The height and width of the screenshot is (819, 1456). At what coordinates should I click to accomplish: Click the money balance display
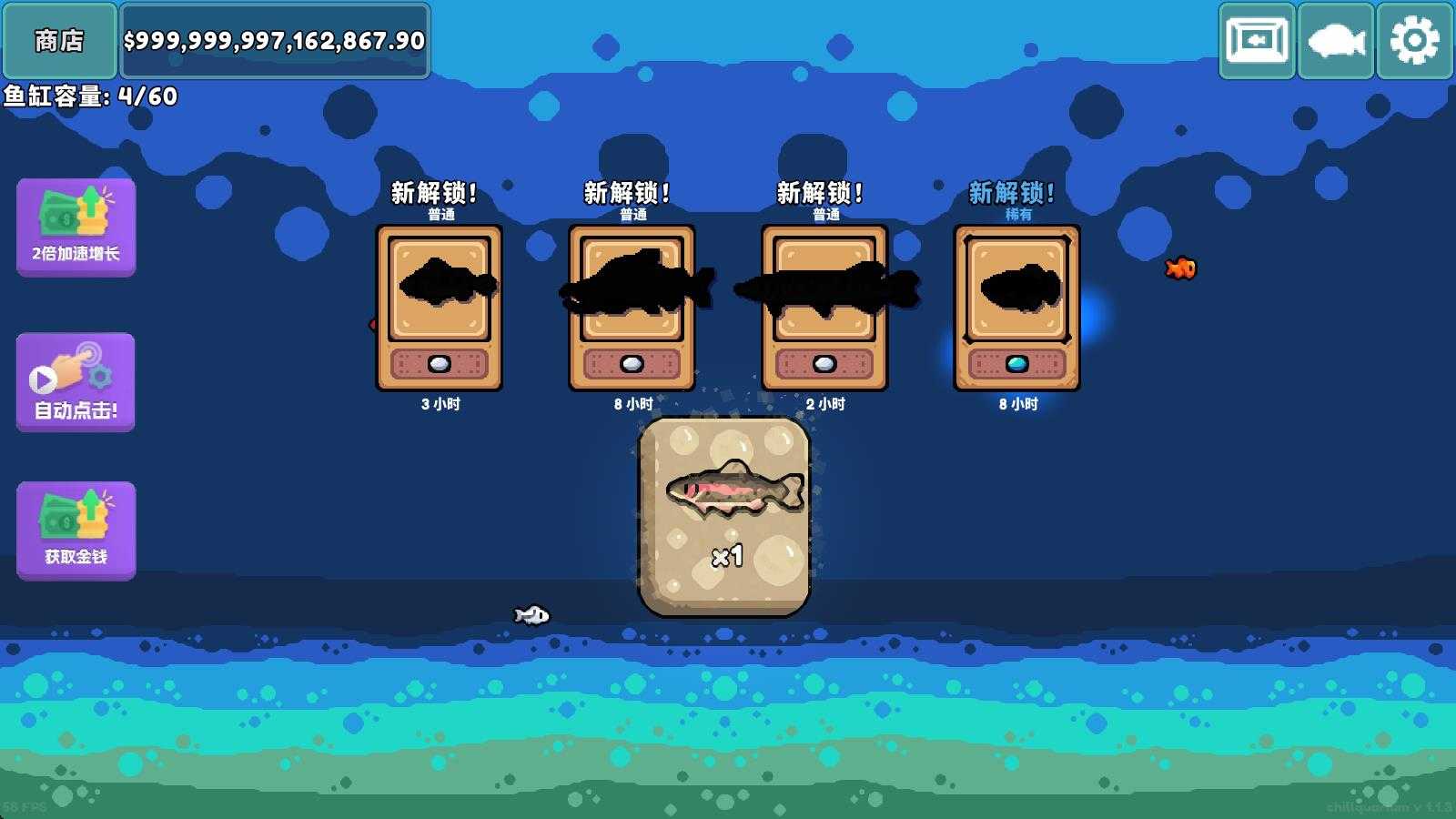tap(273, 40)
